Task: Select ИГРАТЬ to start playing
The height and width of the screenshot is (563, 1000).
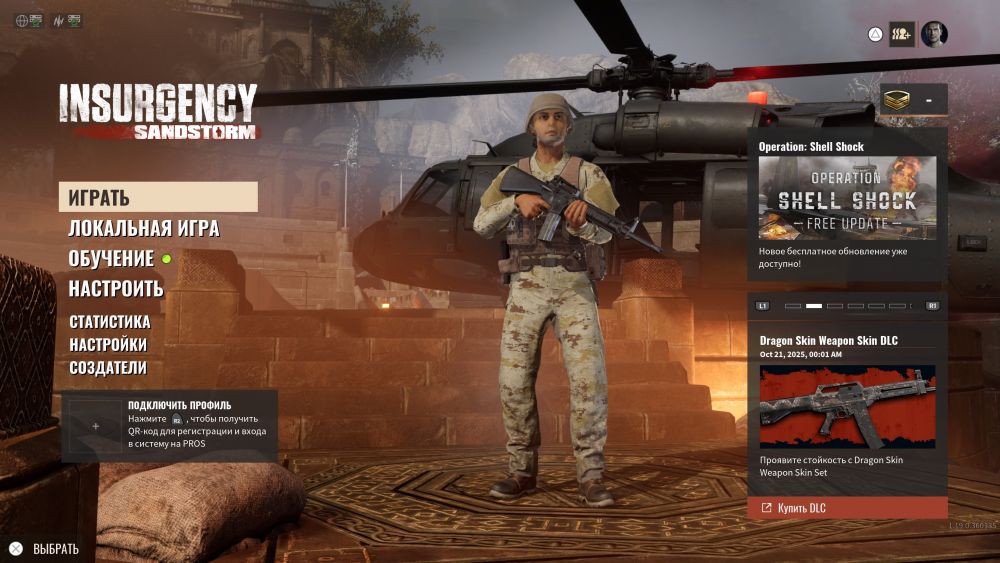Action: (x=158, y=197)
